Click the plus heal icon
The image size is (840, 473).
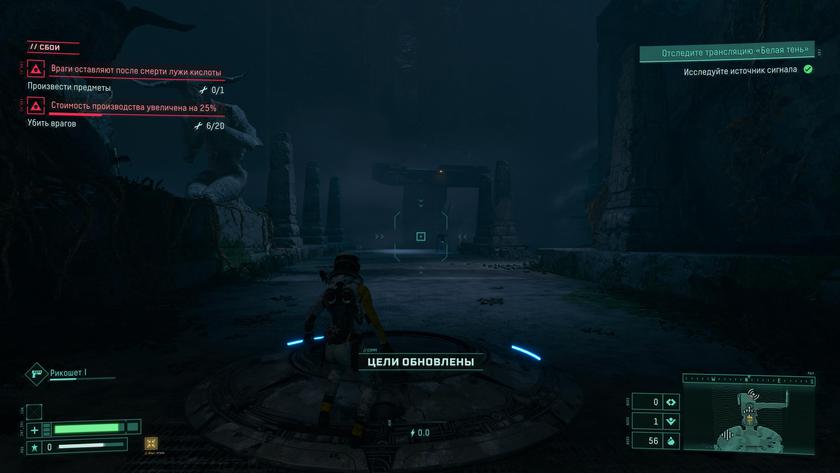35,429
